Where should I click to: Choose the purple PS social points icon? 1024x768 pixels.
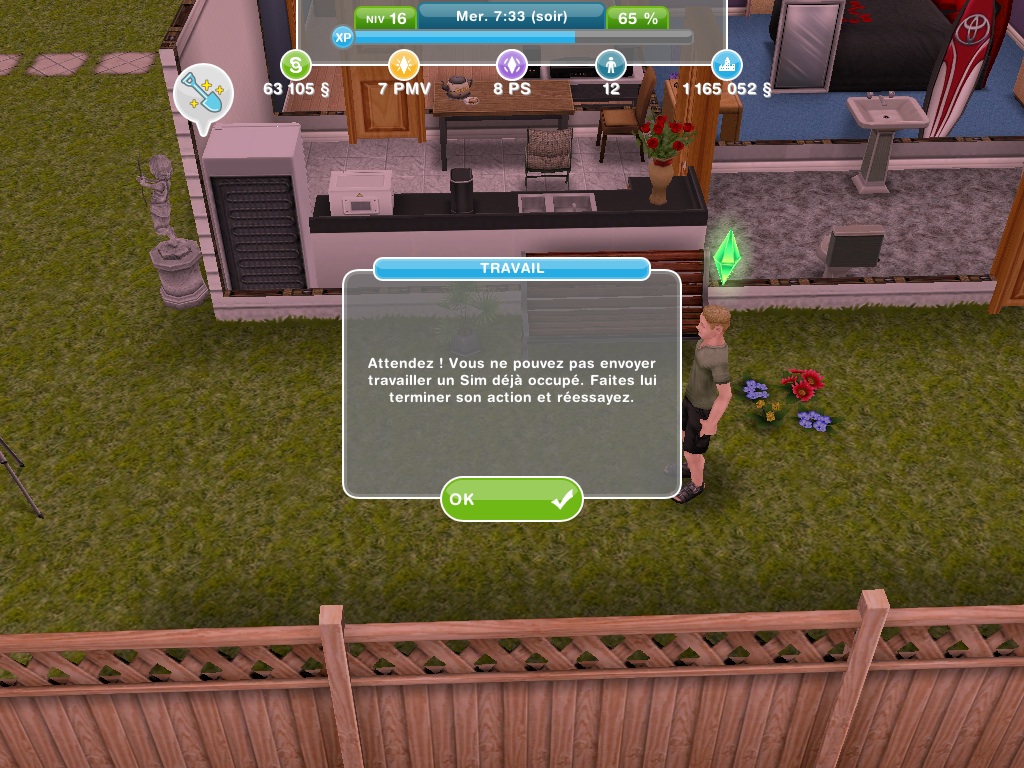512,66
